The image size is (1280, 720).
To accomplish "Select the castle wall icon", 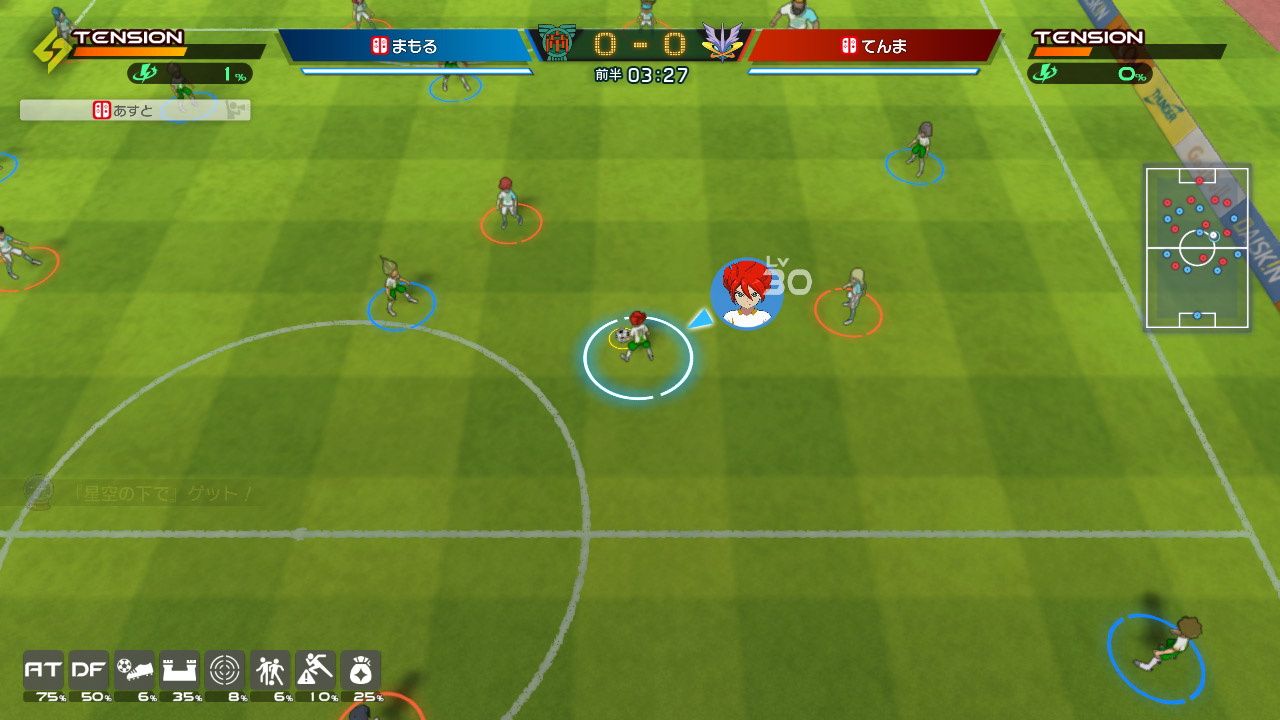I will [x=179, y=670].
